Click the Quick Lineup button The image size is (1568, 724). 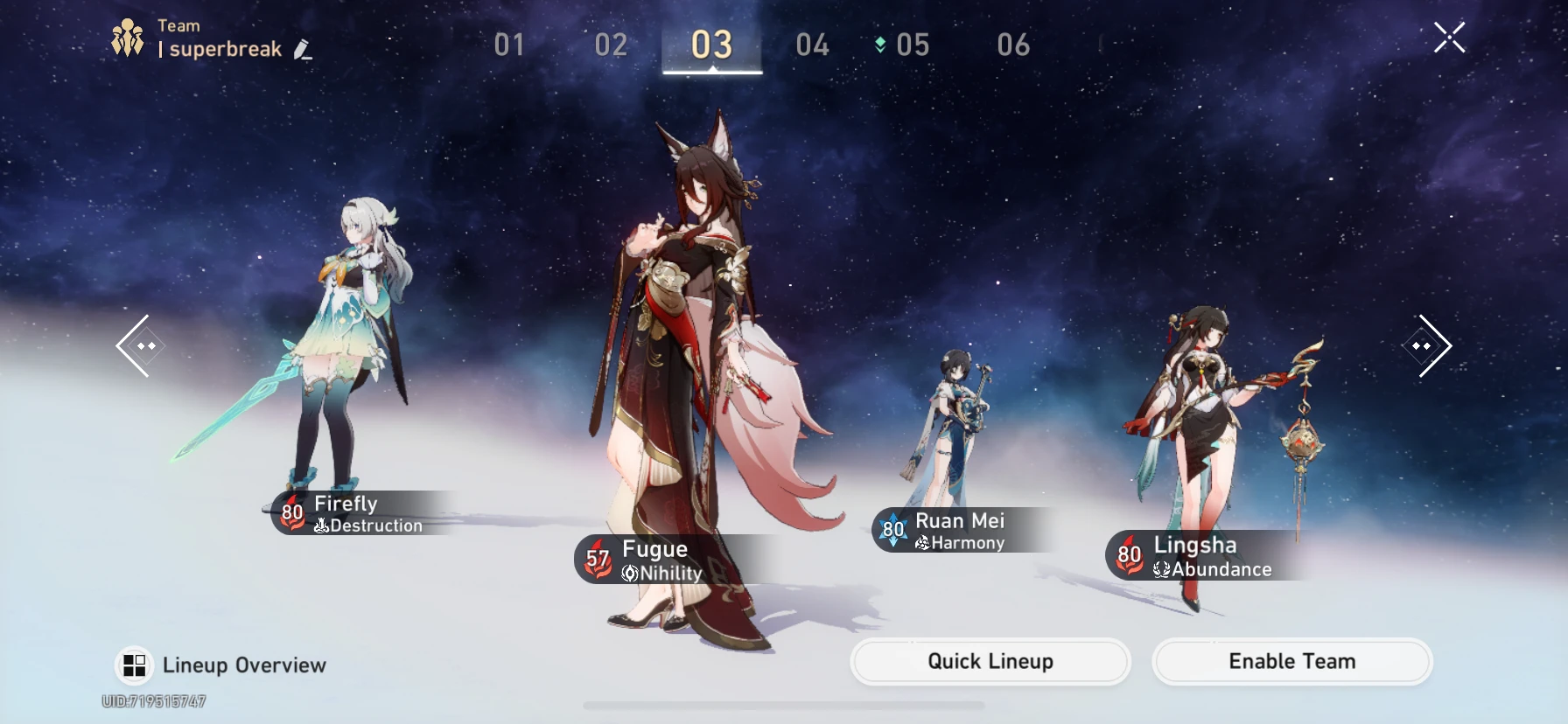point(989,662)
